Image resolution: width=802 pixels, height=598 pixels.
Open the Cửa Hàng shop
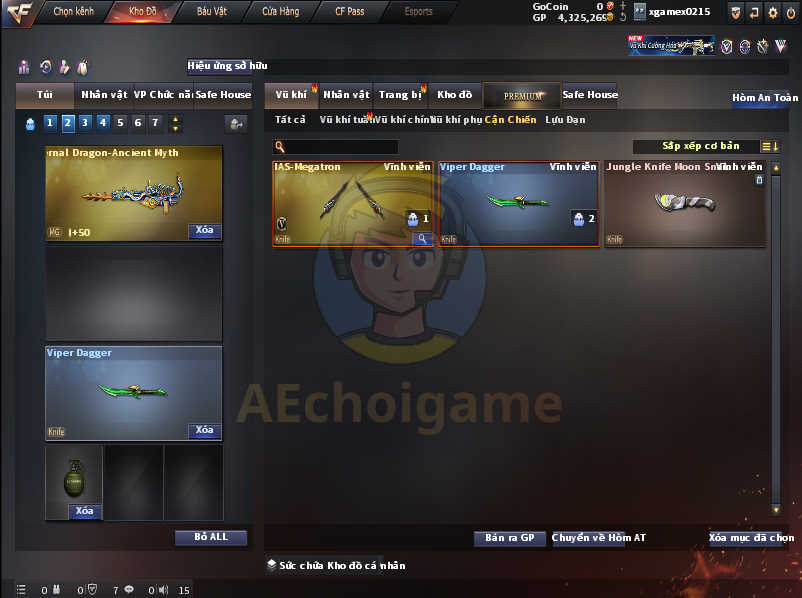coord(280,12)
